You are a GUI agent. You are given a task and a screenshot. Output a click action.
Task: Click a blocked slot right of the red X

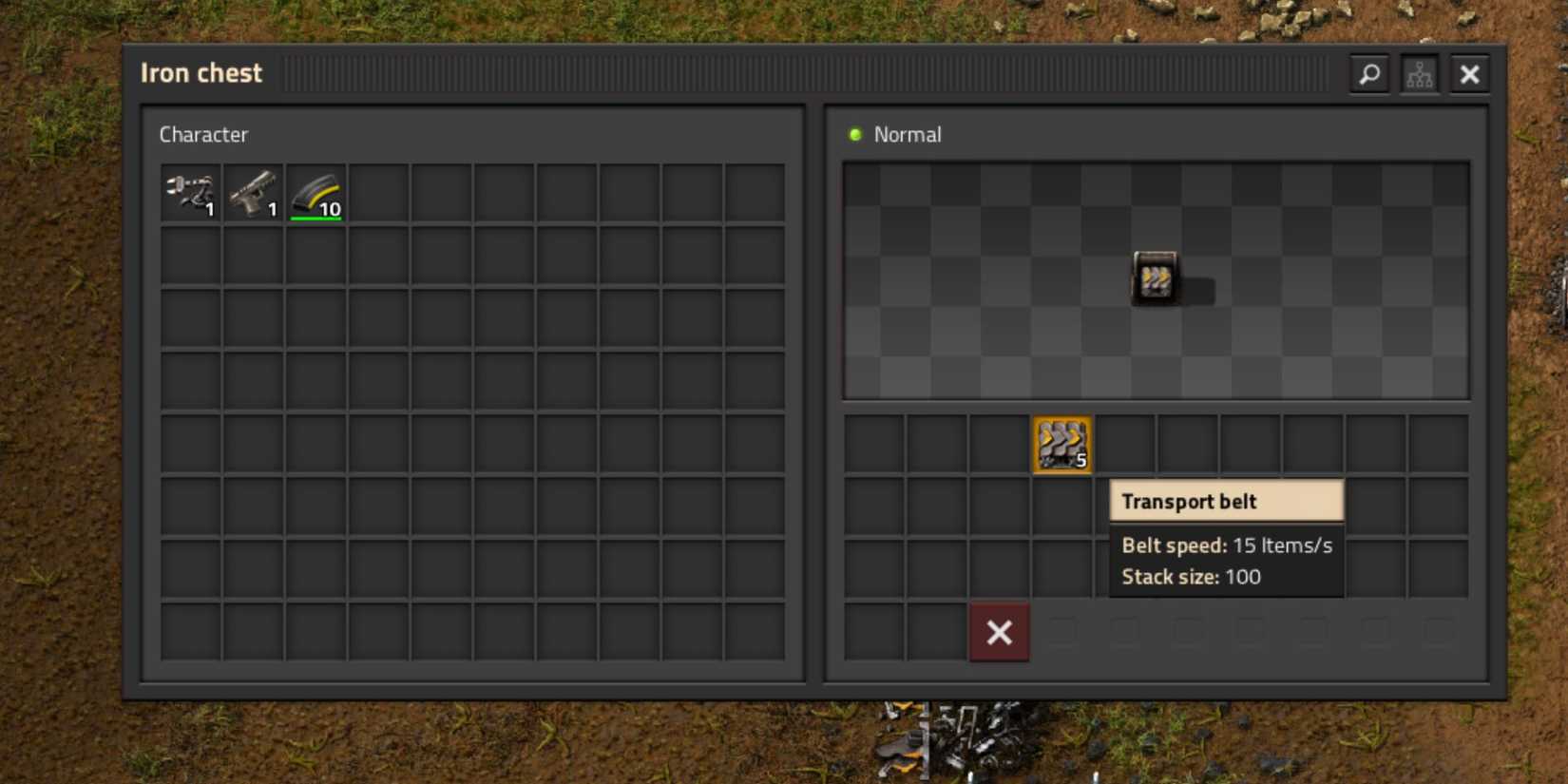click(1061, 632)
